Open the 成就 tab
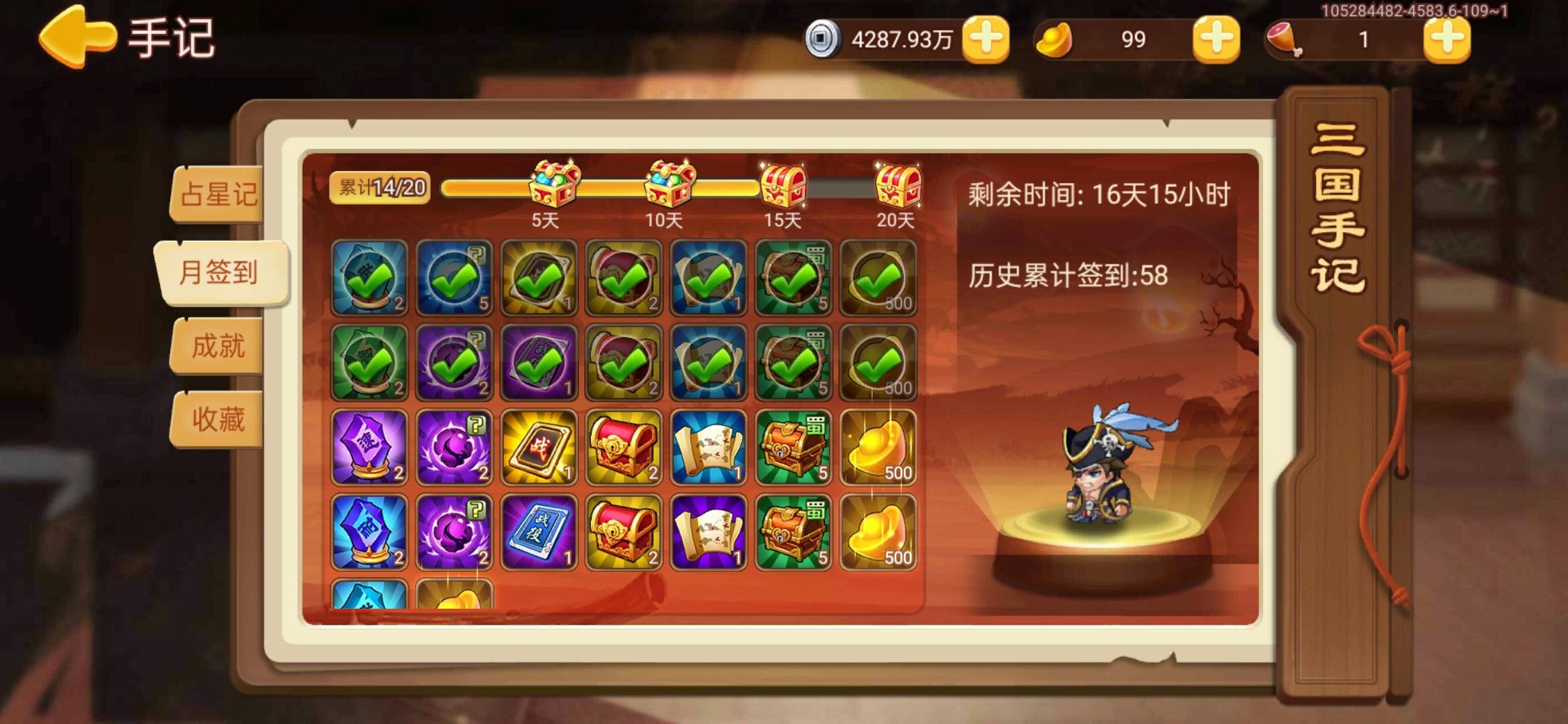The width and height of the screenshot is (1568, 724). (220, 344)
